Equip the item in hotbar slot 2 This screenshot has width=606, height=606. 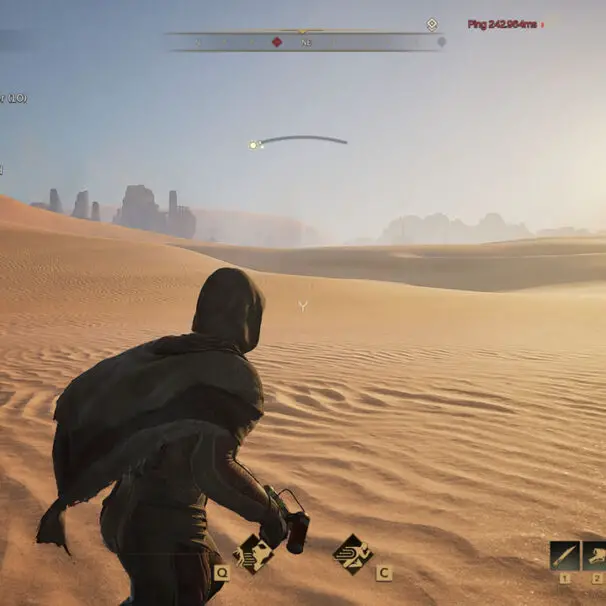[x=595, y=555]
